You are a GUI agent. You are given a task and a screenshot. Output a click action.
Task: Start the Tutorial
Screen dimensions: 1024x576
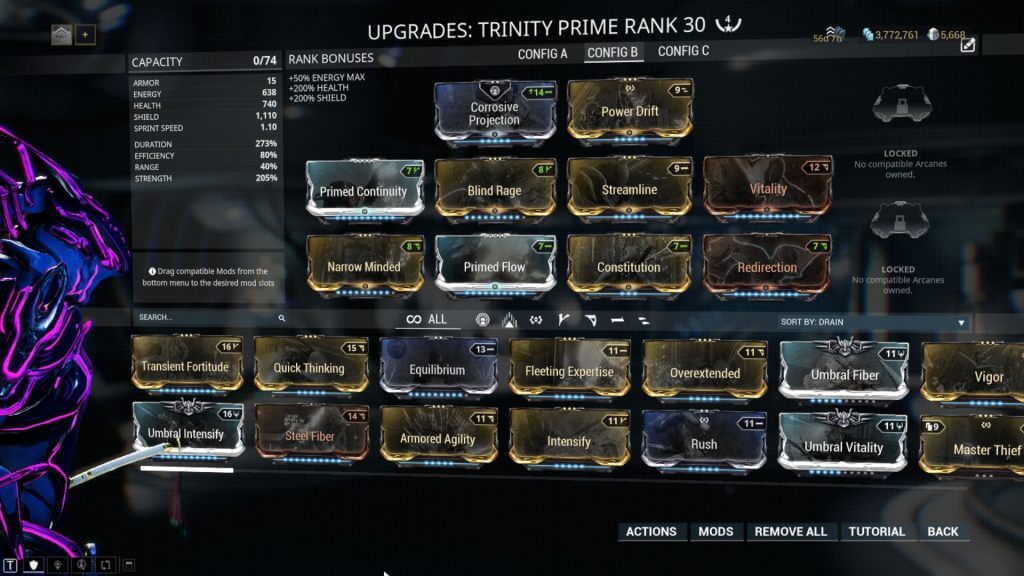pyautogui.click(x=878, y=531)
